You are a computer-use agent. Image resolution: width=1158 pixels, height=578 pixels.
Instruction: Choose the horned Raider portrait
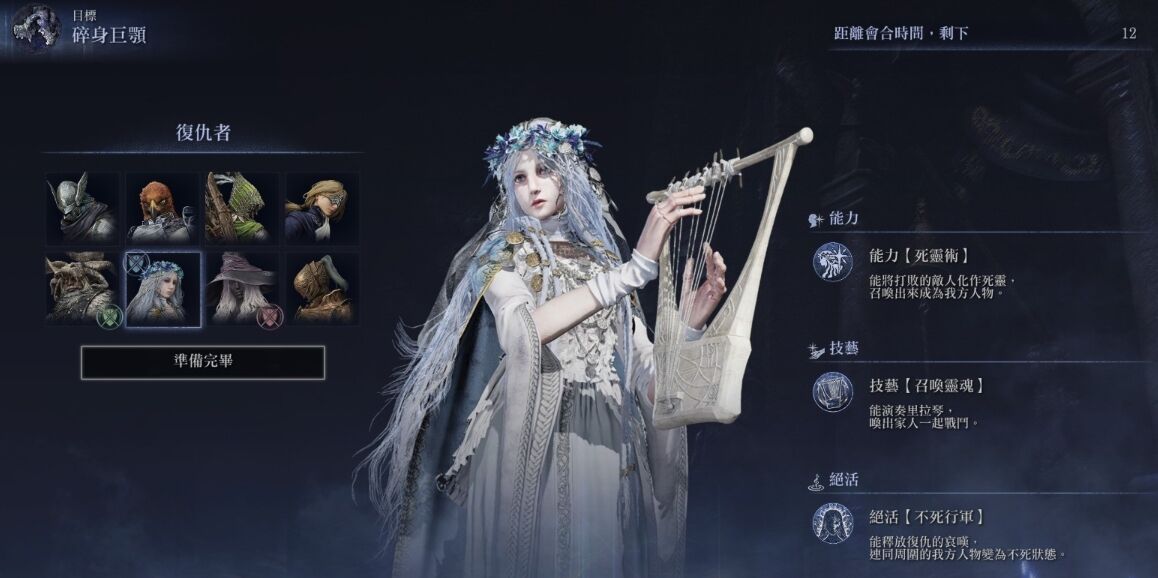[82, 288]
